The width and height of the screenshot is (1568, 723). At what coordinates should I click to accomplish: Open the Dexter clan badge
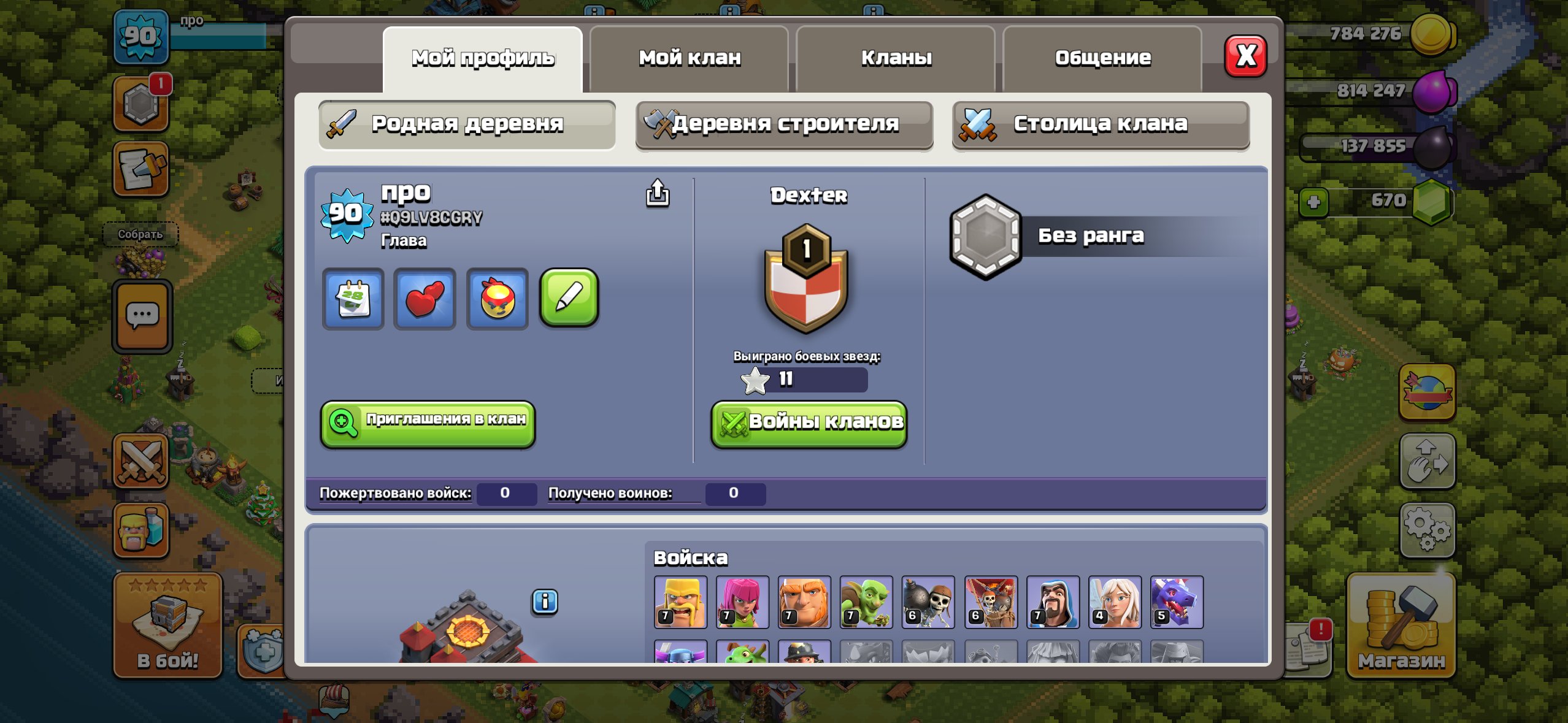click(x=807, y=277)
